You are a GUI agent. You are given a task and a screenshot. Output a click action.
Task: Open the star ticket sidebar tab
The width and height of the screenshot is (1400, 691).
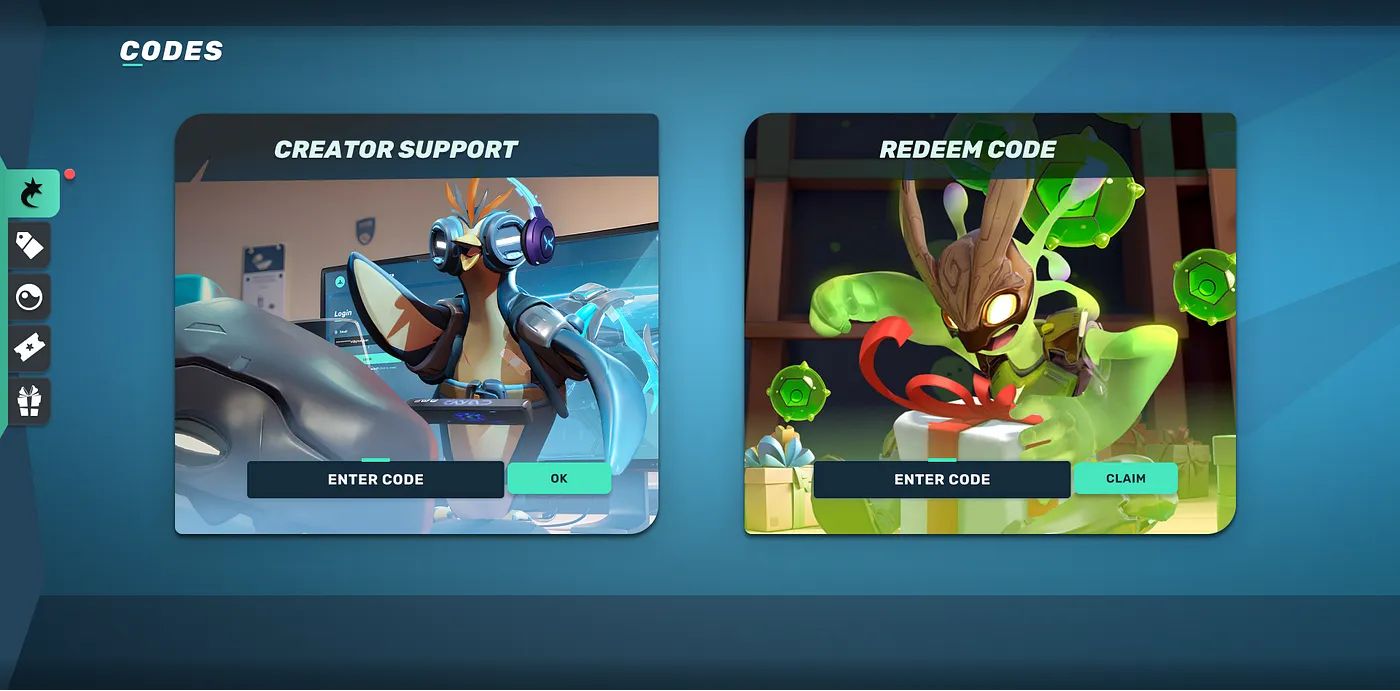tap(30, 349)
